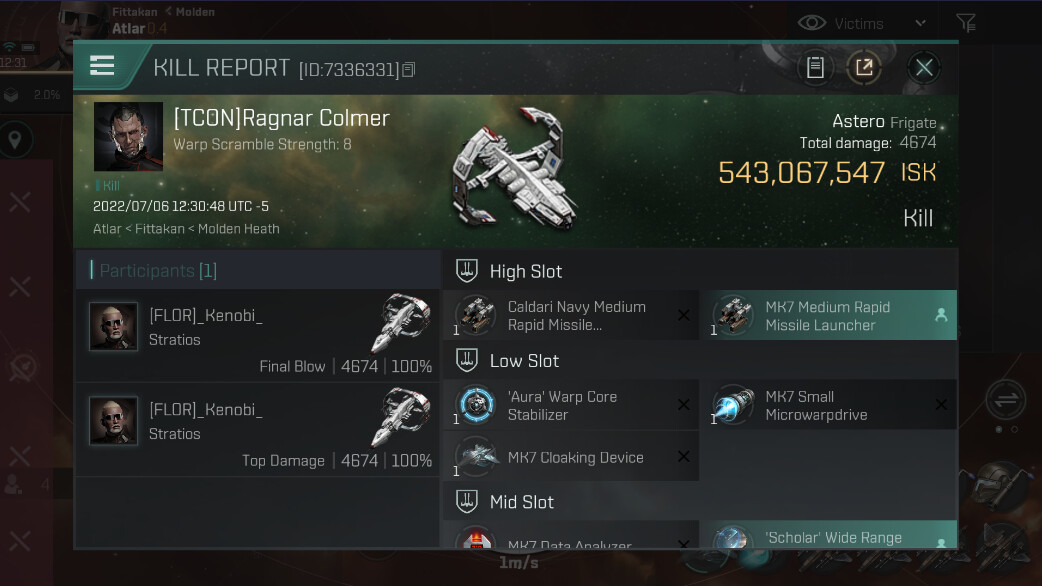This screenshot has width=1042, height=586.
Task: Open the location pin button
Action: click(x=15, y=140)
